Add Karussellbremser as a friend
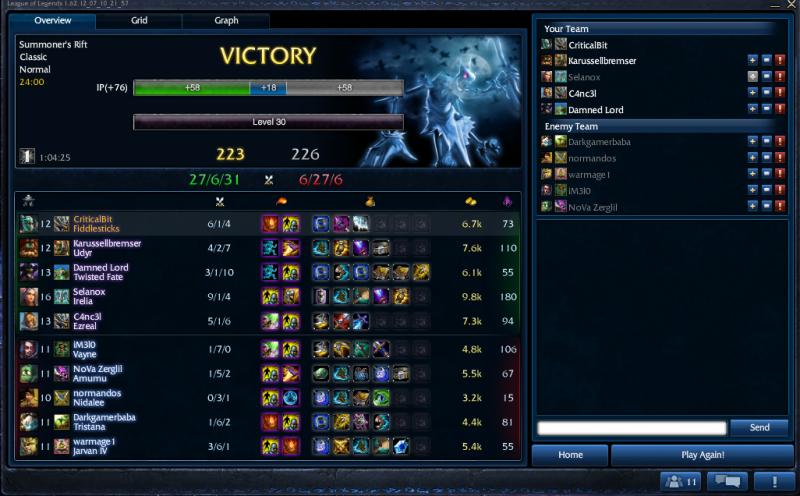Image resolution: width=800 pixels, height=496 pixels. (x=752, y=61)
